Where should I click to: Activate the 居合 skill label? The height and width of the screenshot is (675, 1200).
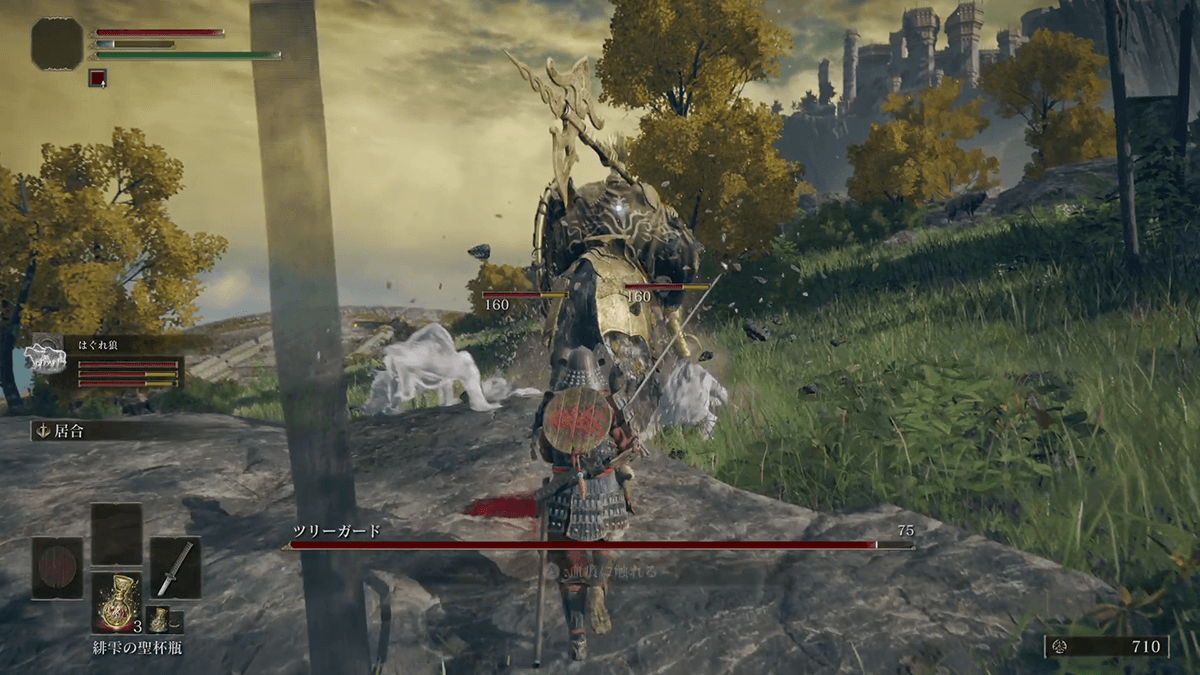tap(68, 431)
